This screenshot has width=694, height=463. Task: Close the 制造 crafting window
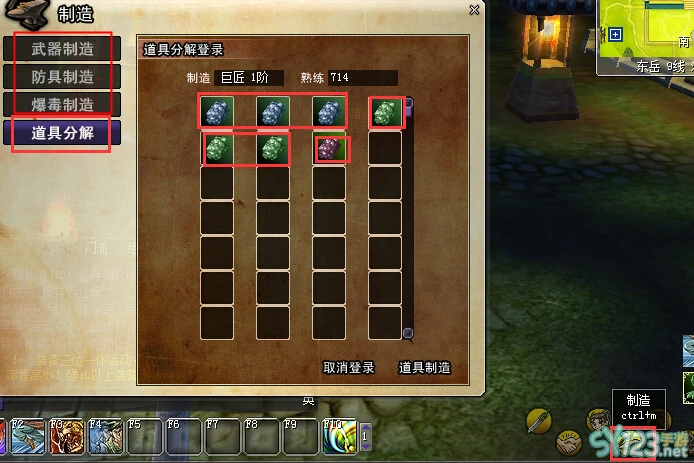pyautogui.click(x=474, y=10)
